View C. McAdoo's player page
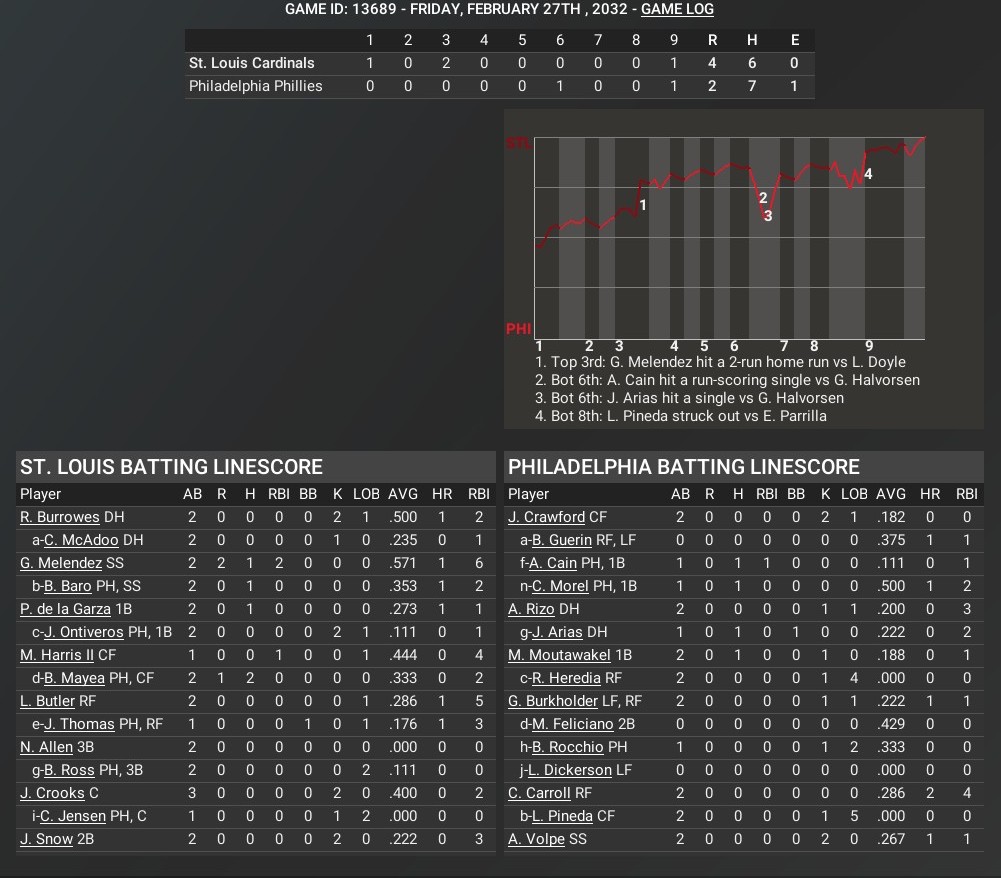 (81, 540)
